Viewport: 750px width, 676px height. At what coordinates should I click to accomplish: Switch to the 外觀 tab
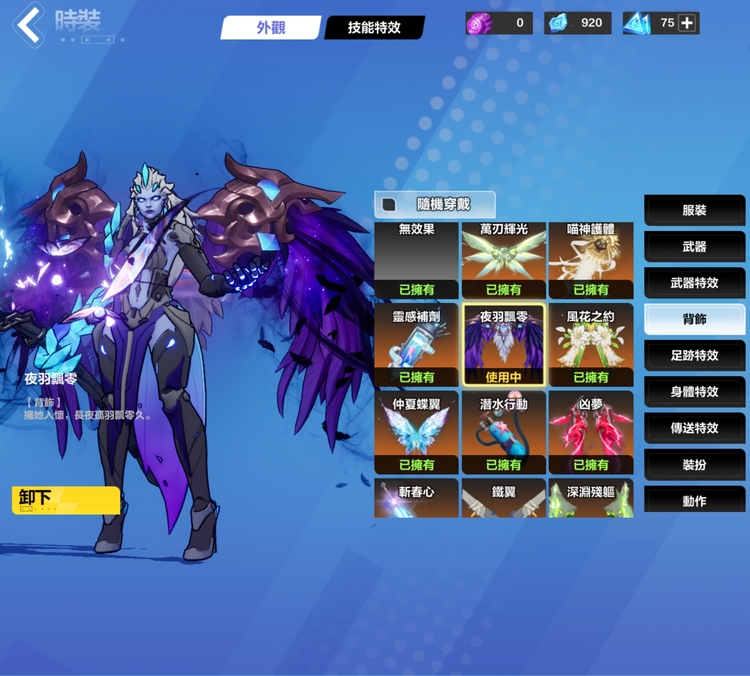(270, 28)
